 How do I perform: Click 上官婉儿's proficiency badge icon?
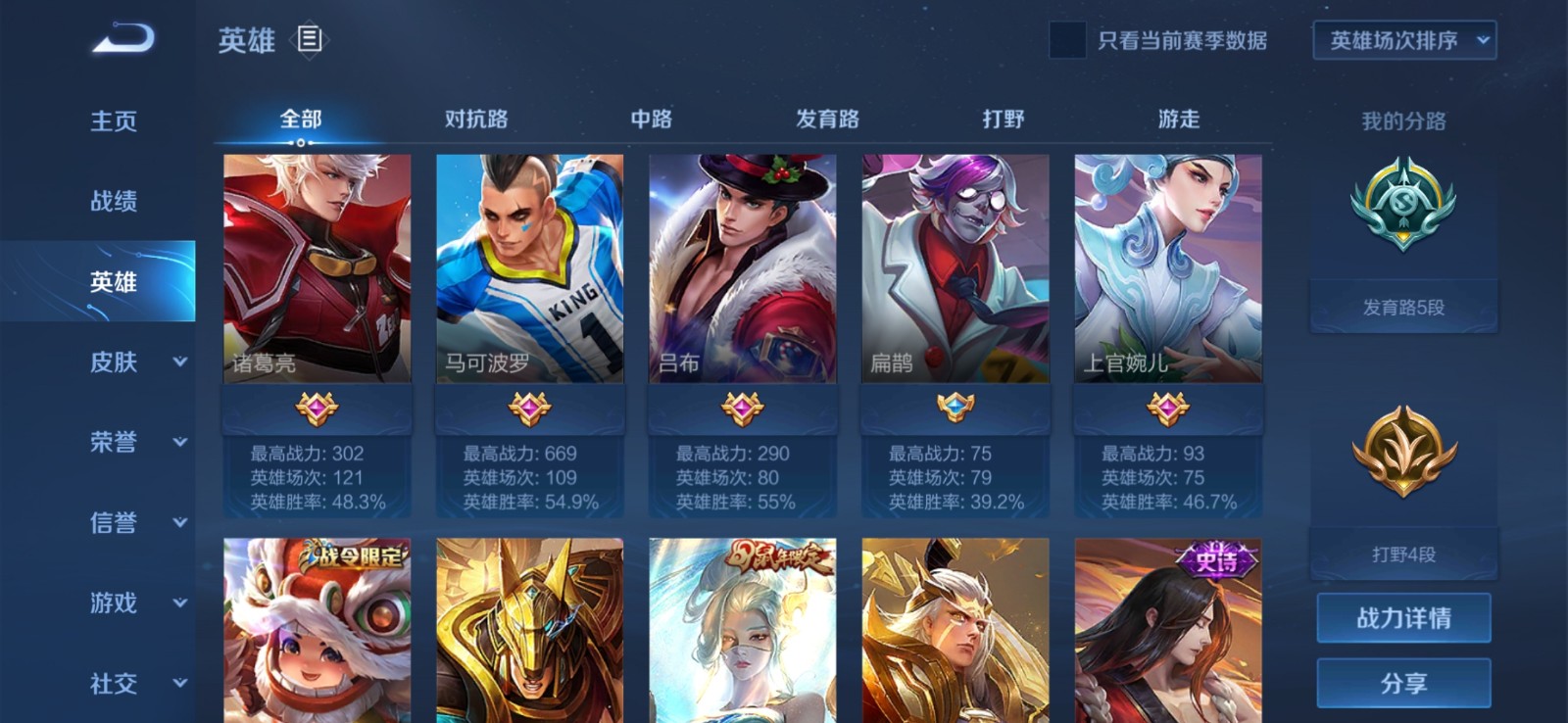pos(1166,408)
